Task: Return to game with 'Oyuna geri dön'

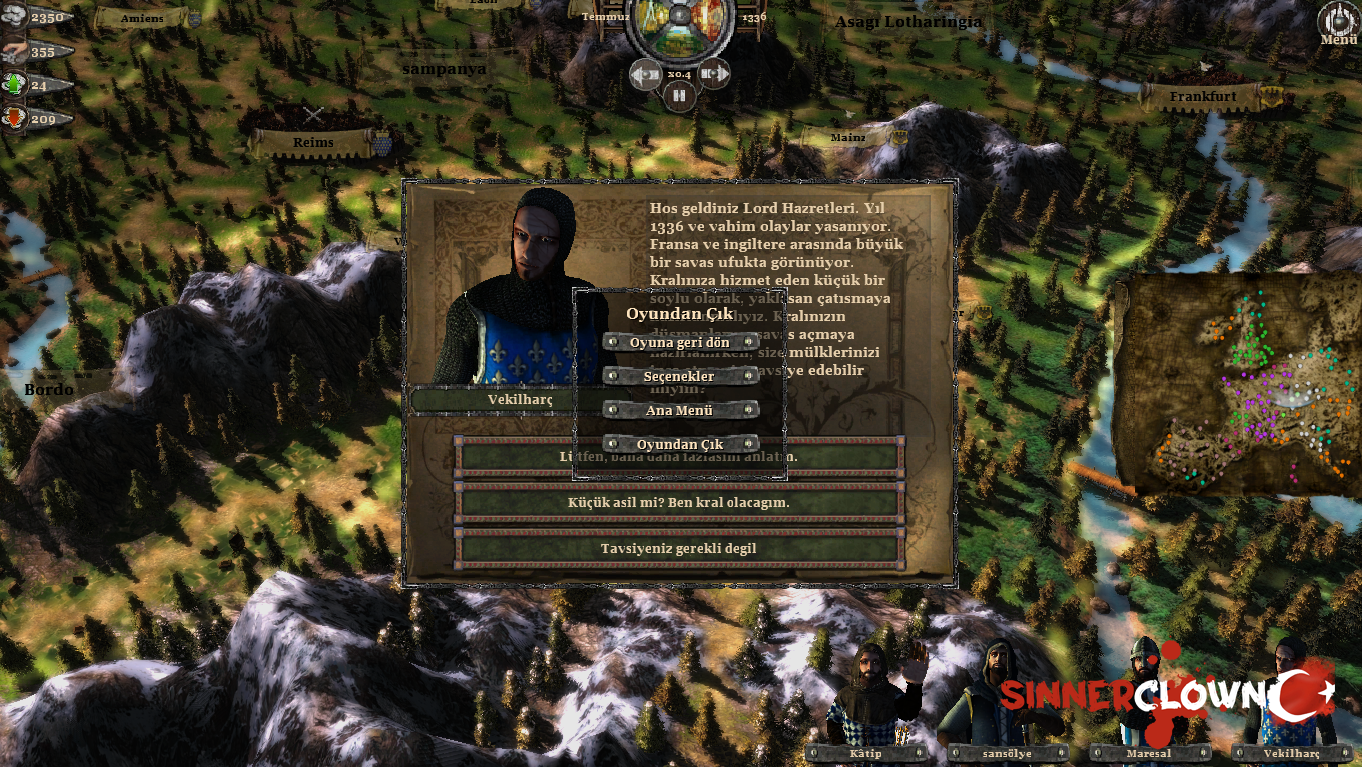Action: tap(679, 342)
